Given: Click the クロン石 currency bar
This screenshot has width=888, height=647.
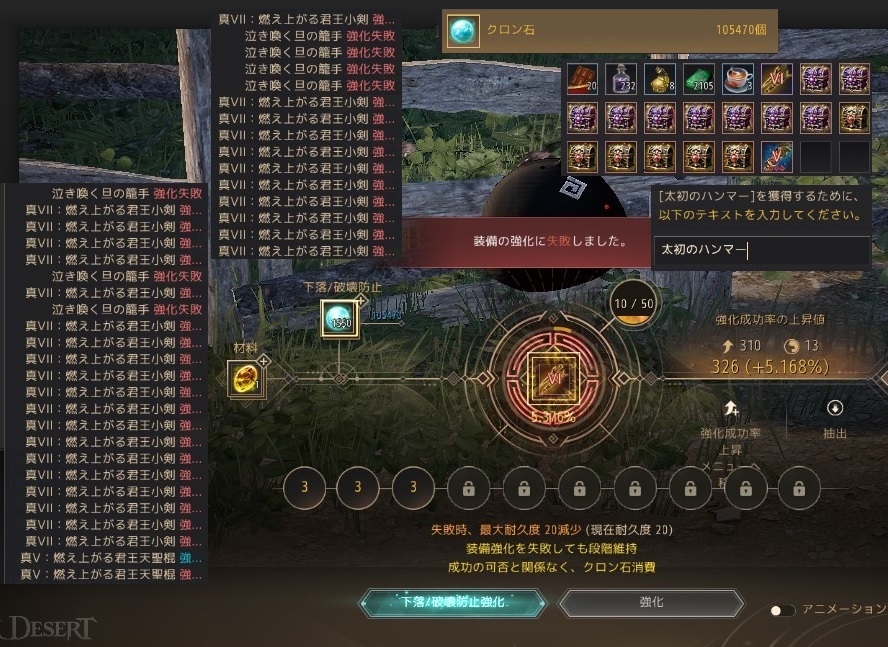Looking at the screenshot, I should pyautogui.click(x=609, y=30).
